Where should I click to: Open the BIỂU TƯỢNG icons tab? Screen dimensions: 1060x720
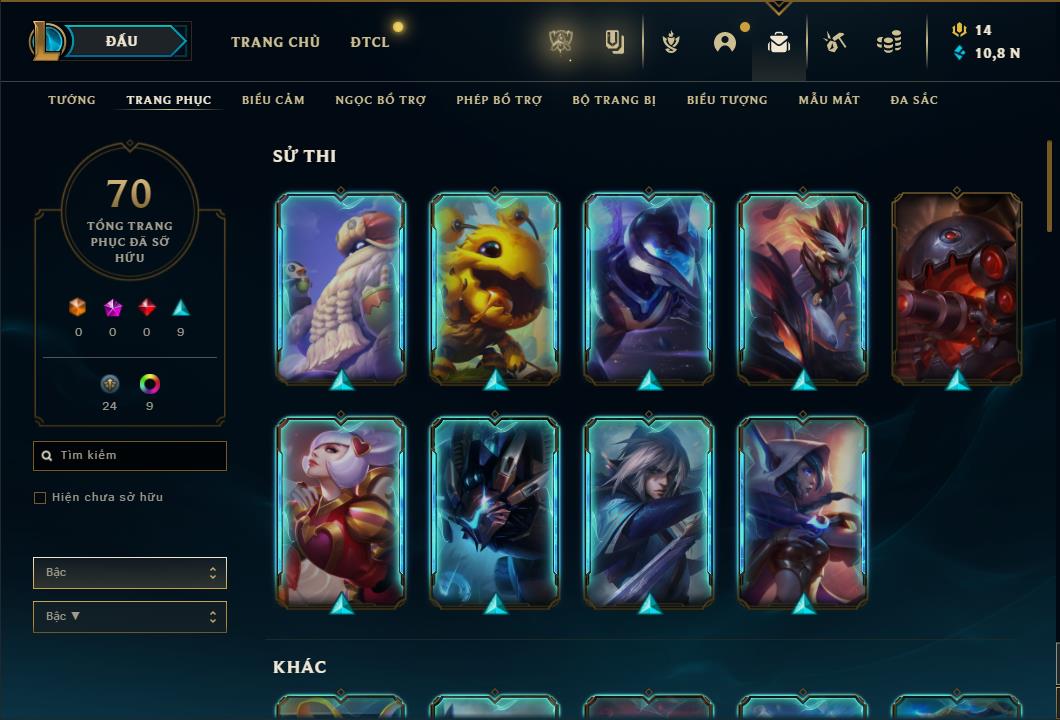tap(727, 100)
